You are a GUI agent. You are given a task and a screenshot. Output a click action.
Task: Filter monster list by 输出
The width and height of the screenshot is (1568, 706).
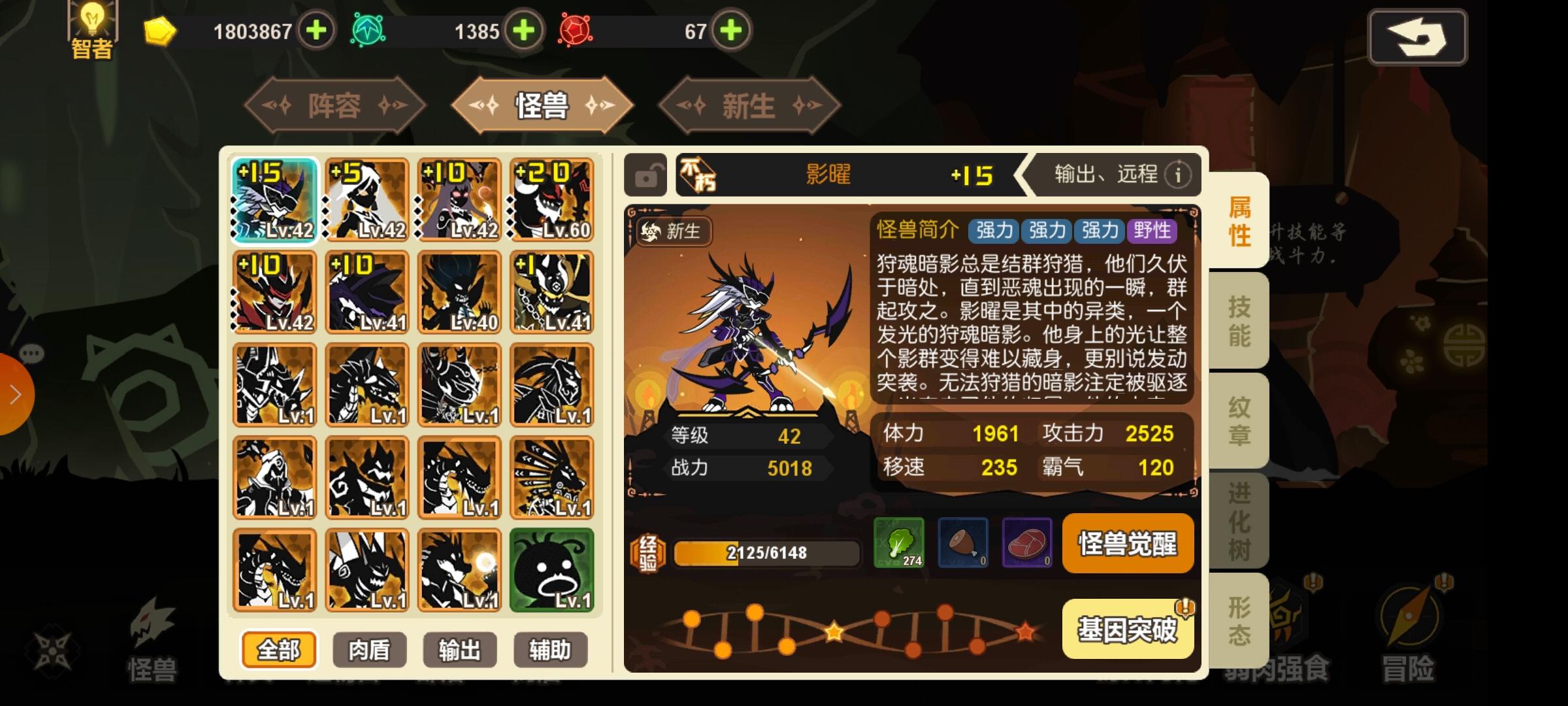click(x=460, y=649)
